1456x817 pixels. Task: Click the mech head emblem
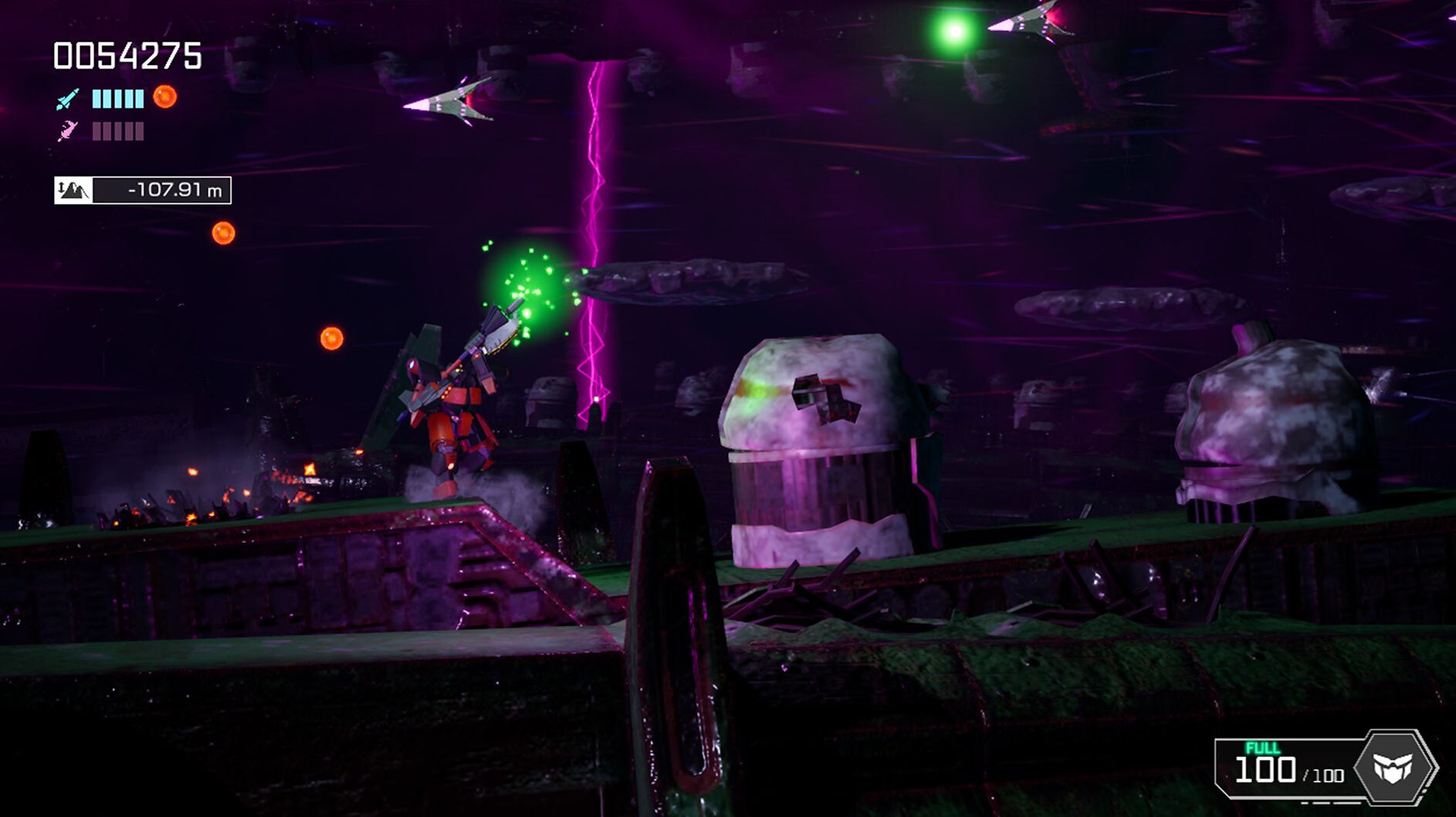(1393, 768)
